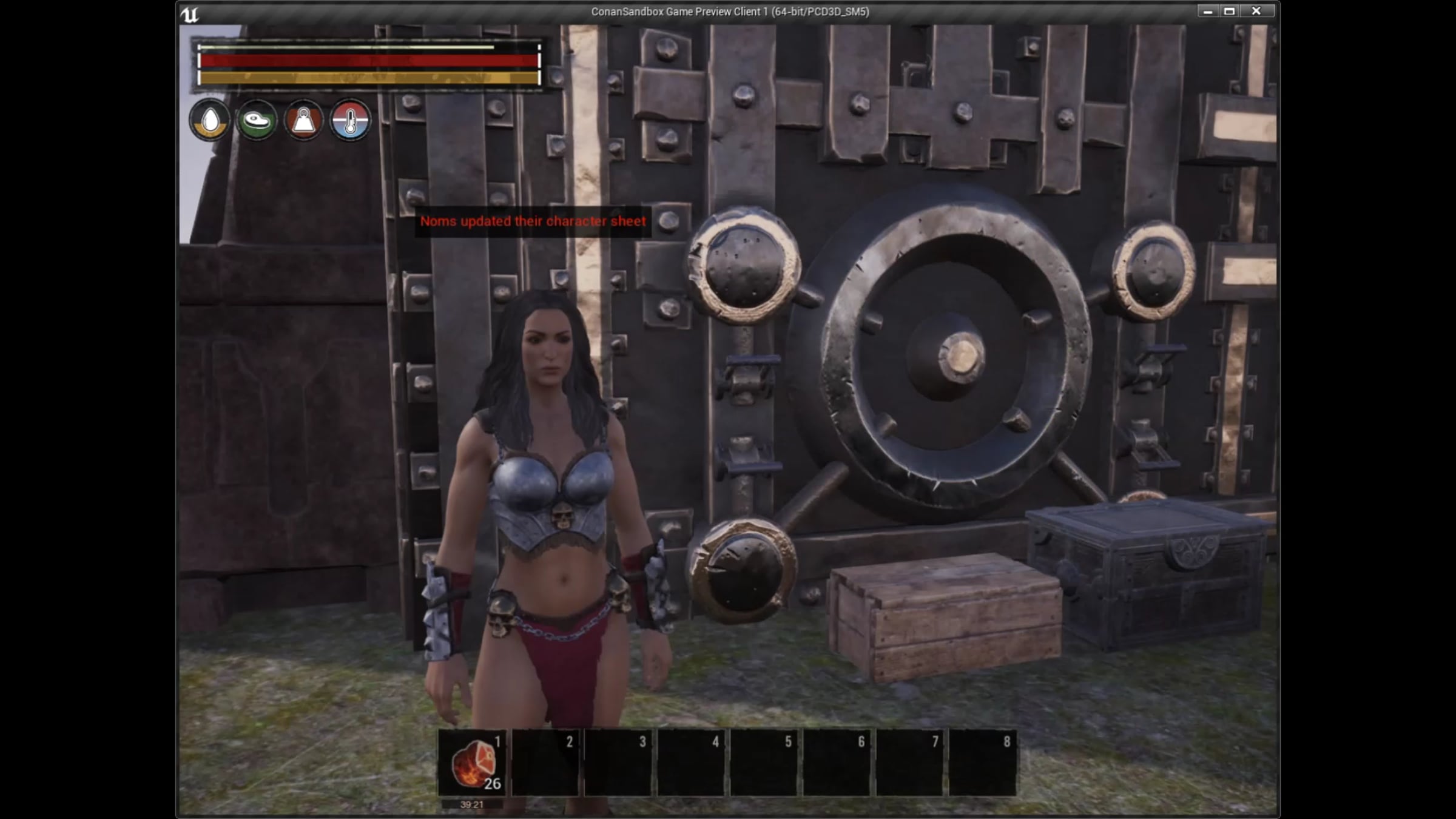Screen dimensions: 1456x819
Task: Close the ConanSandbox game window
Action: click(1256, 12)
